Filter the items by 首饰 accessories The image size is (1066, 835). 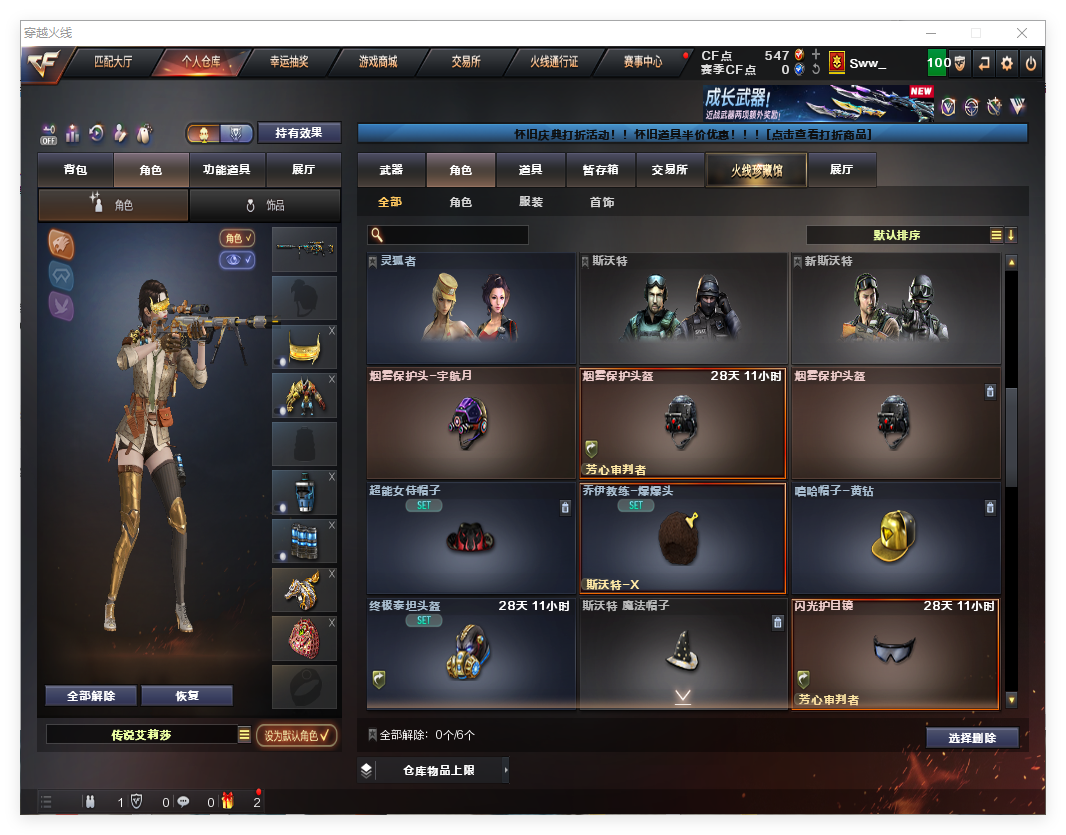pyautogui.click(x=601, y=202)
